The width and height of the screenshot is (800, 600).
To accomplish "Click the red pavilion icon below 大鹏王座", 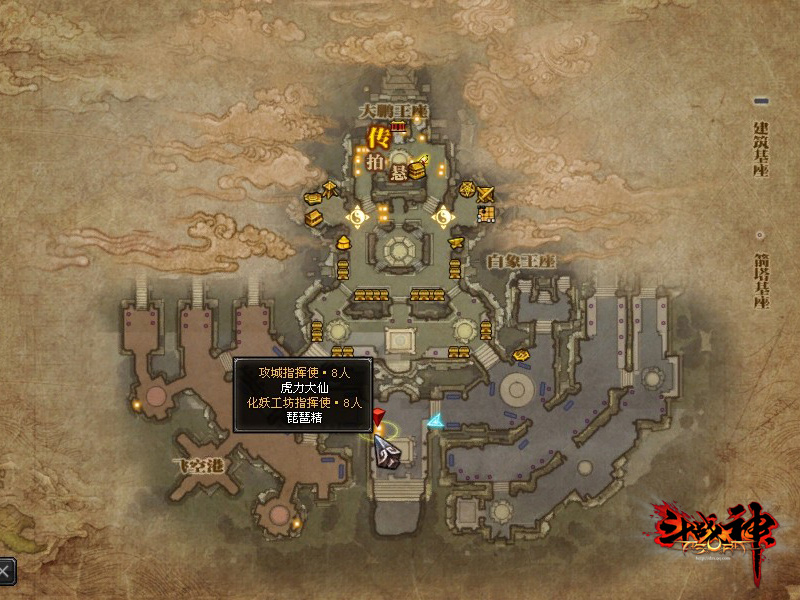I will point(400,127).
